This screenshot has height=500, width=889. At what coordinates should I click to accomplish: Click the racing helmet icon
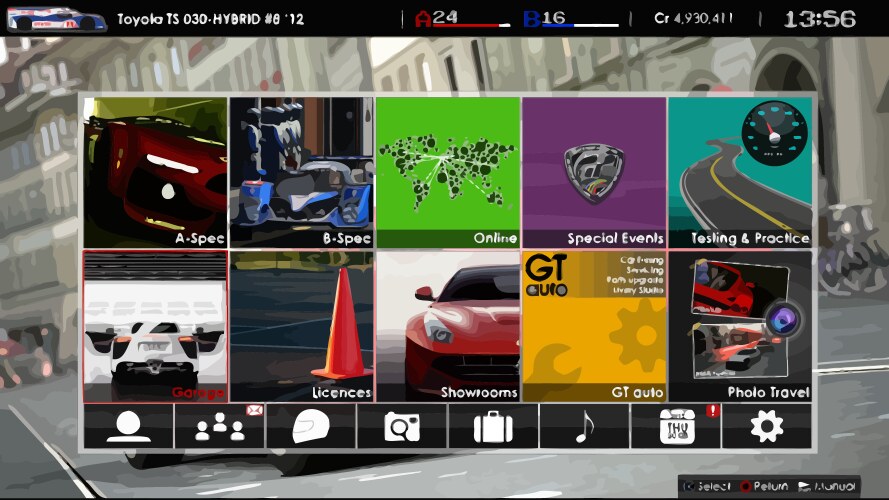tap(310, 426)
